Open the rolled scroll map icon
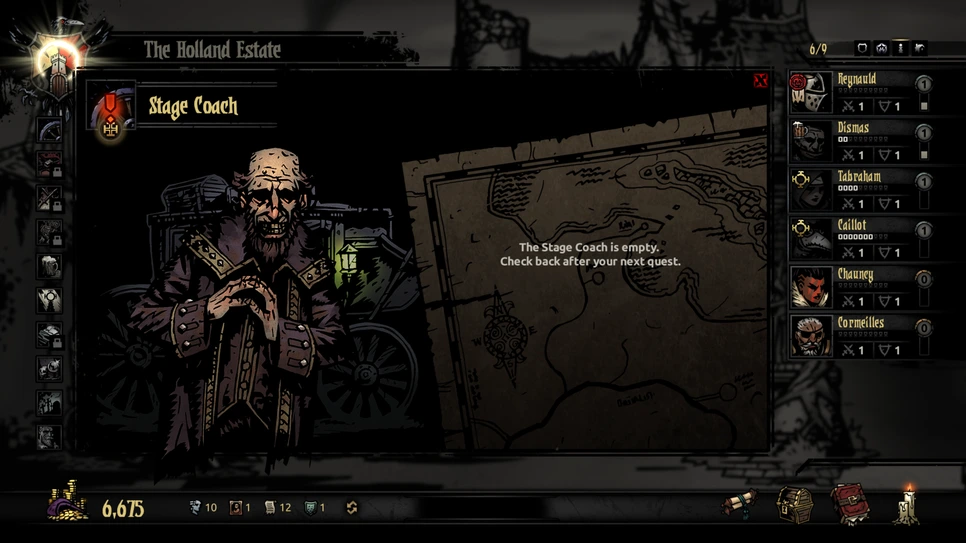 [741, 505]
